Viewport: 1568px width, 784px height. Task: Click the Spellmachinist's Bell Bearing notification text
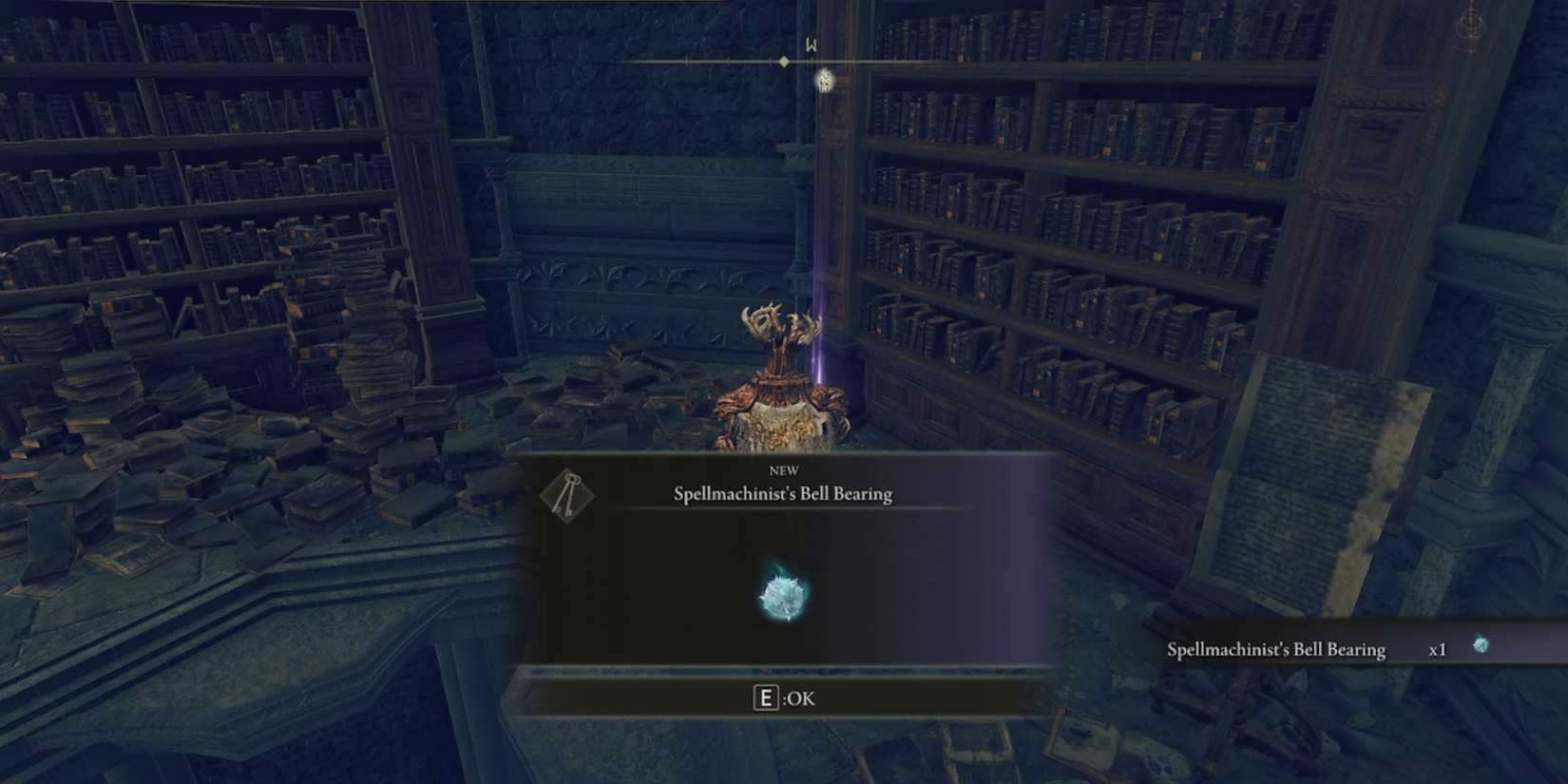point(1276,648)
